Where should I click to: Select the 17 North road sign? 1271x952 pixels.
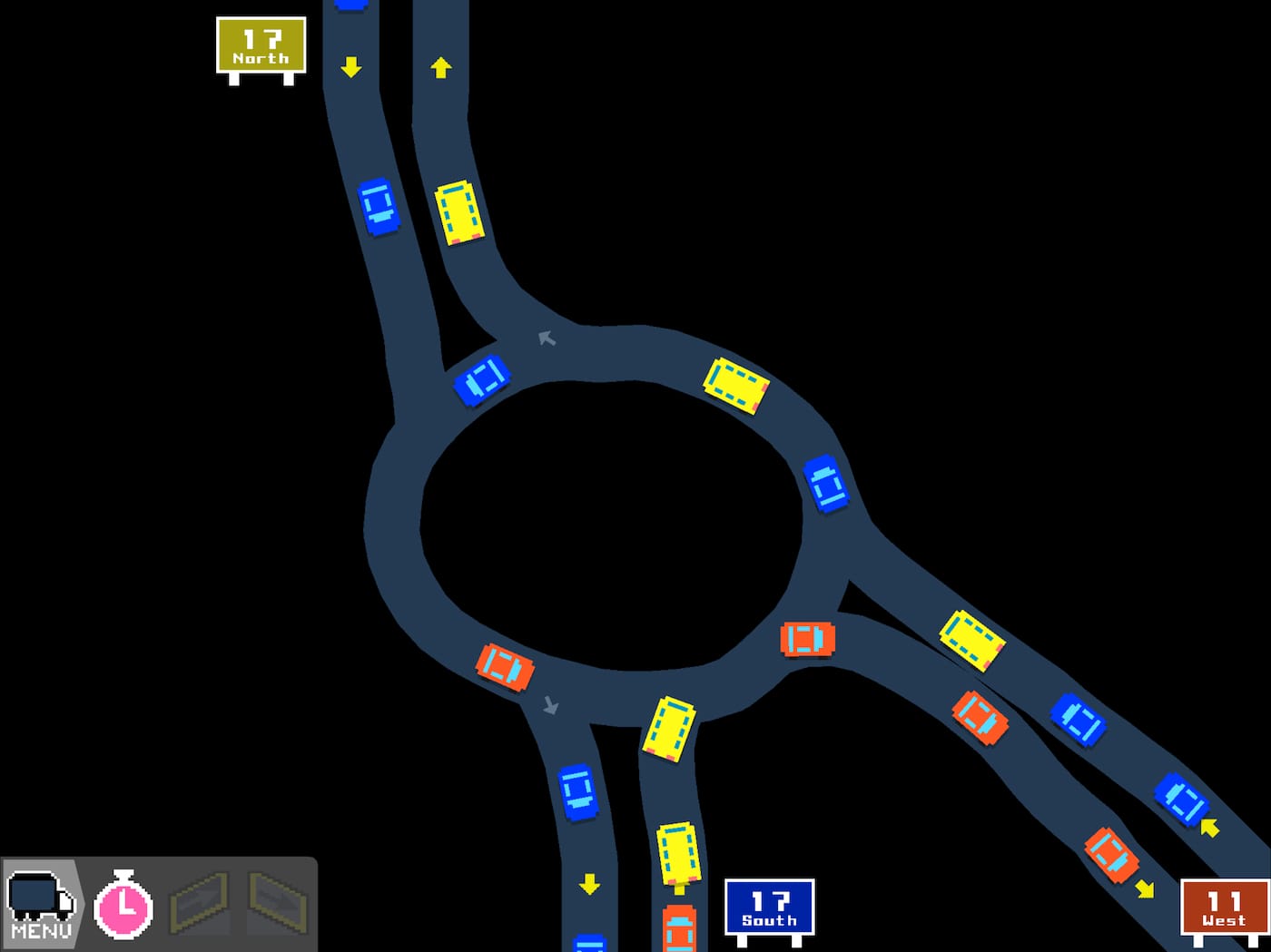point(261,47)
